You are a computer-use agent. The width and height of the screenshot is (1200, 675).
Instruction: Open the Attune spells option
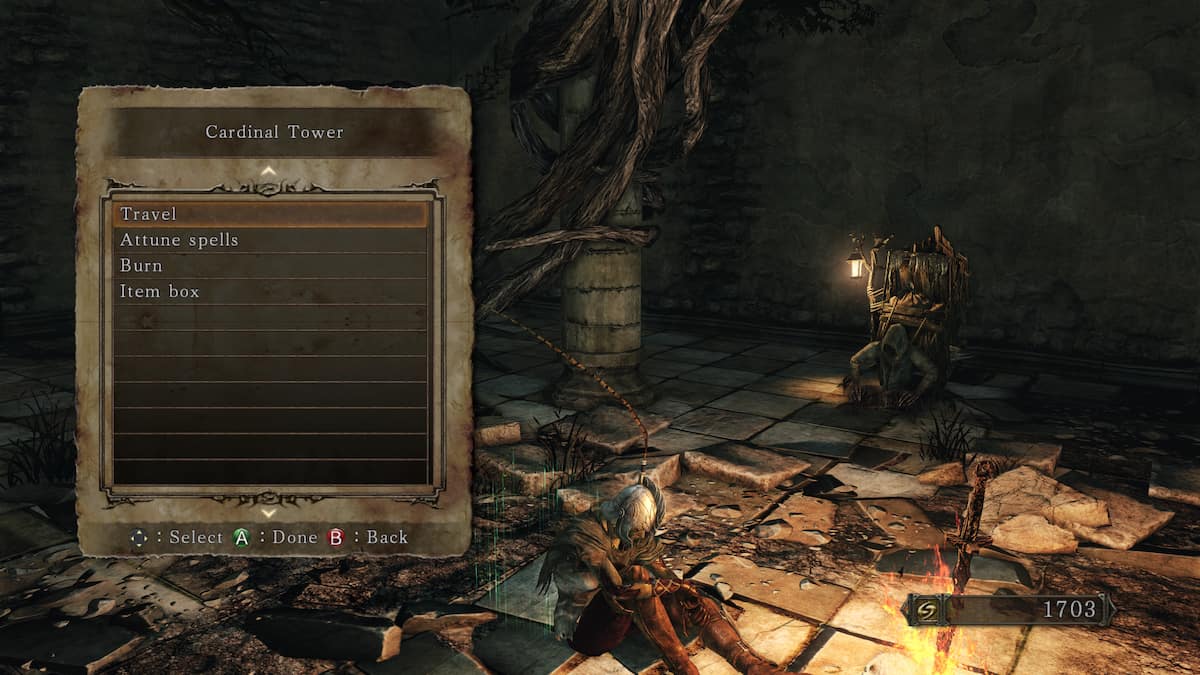(x=270, y=240)
